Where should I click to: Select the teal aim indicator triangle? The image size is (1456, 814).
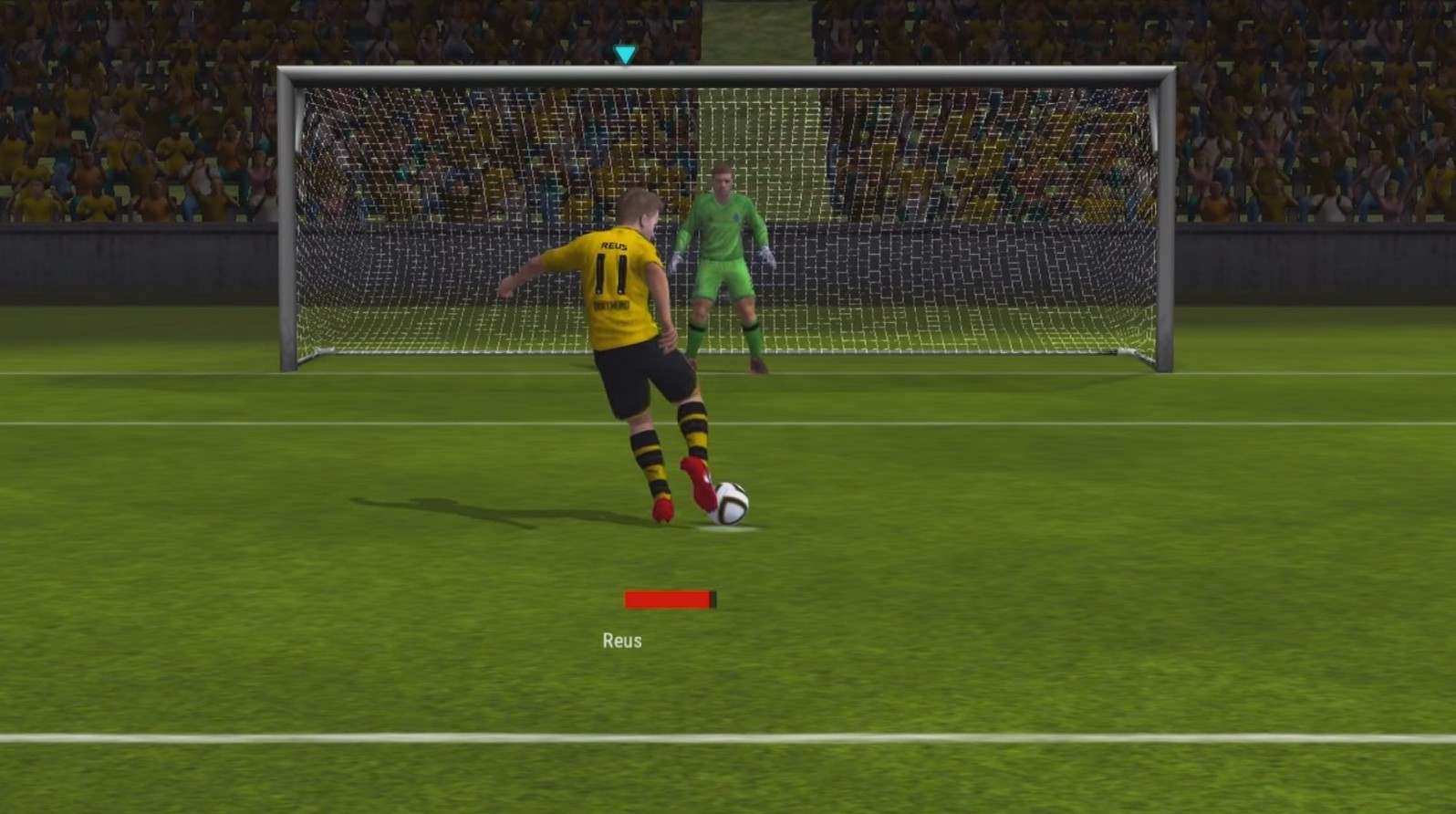point(625,54)
